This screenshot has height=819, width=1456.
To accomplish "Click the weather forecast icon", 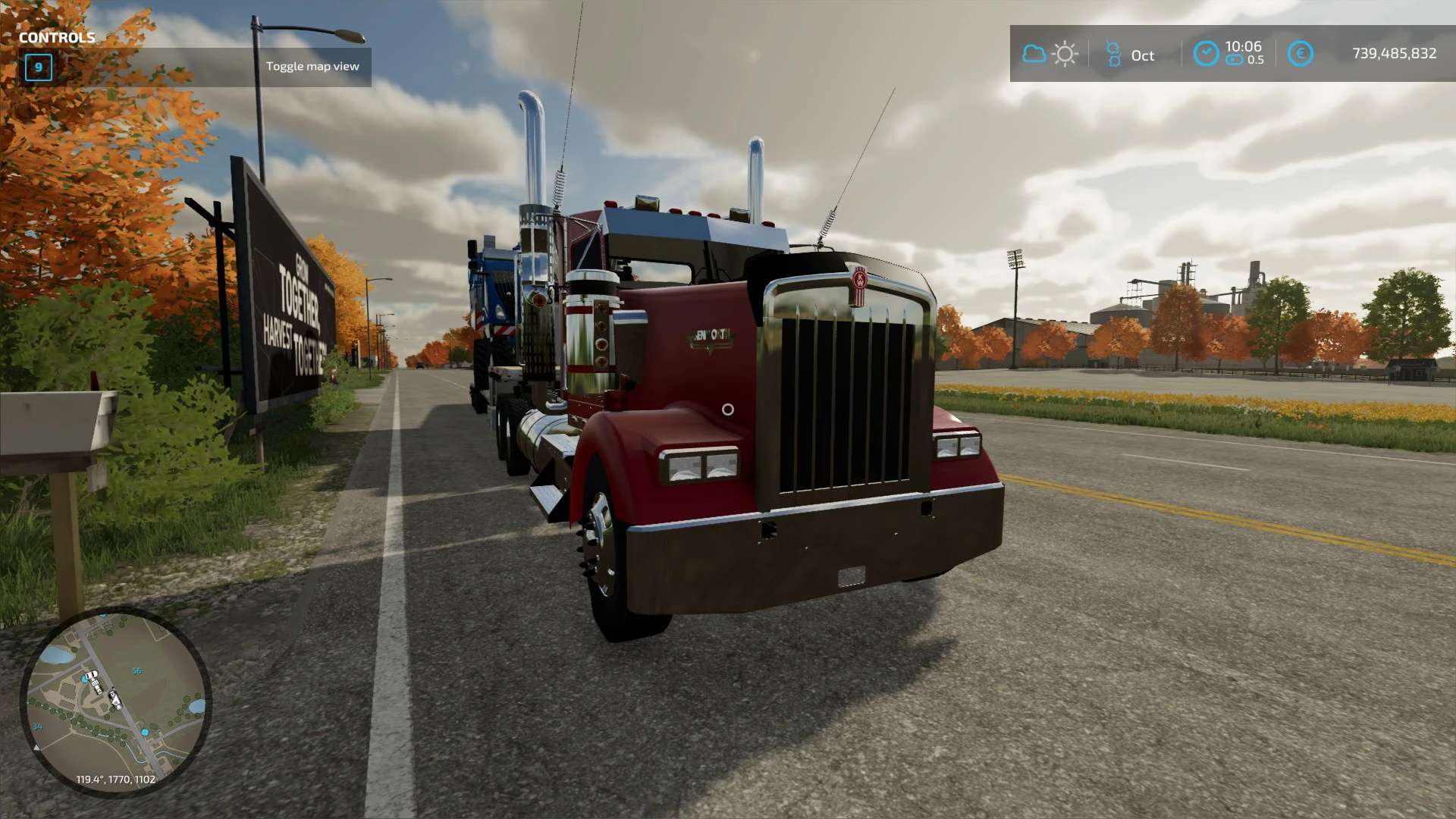I will tap(1050, 54).
